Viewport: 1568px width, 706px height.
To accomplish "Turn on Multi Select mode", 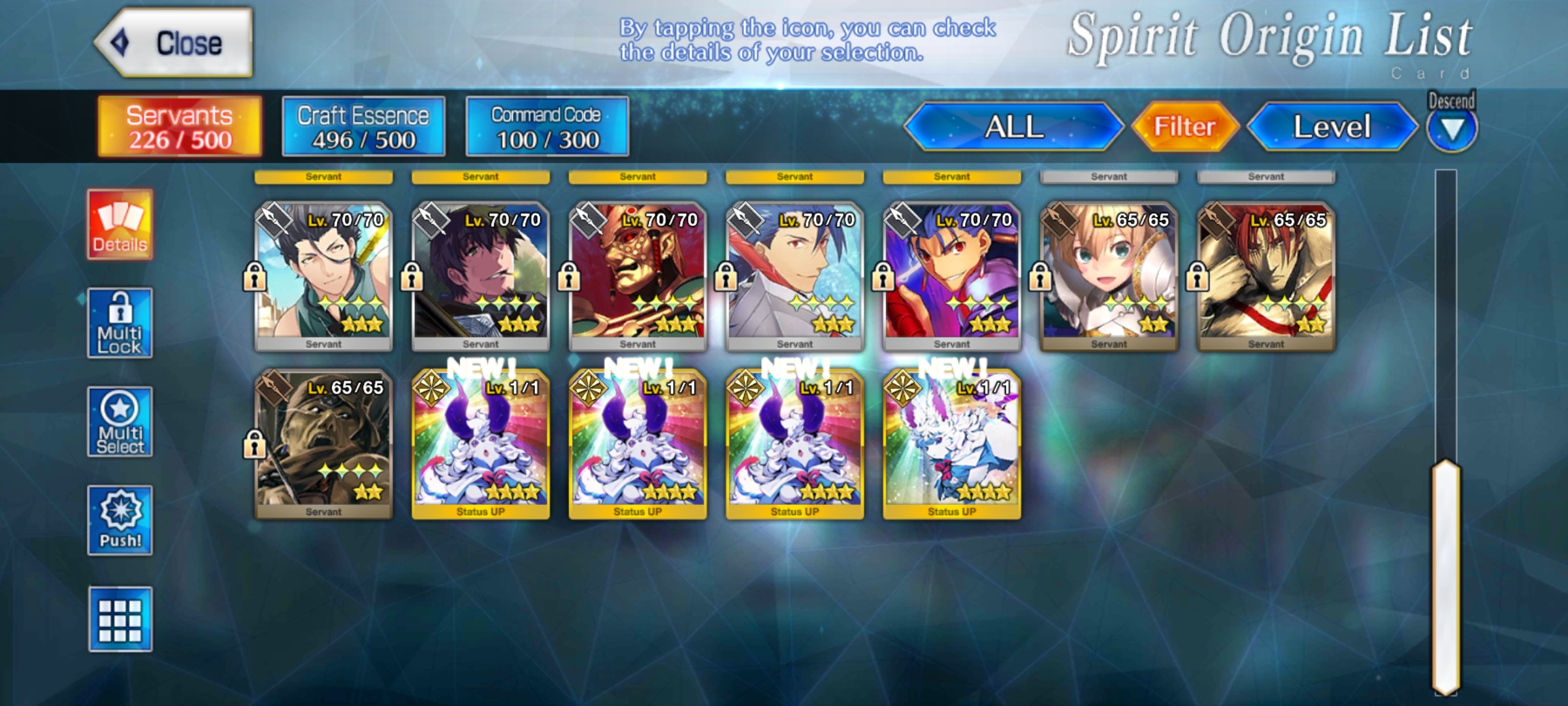I will pyautogui.click(x=120, y=422).
